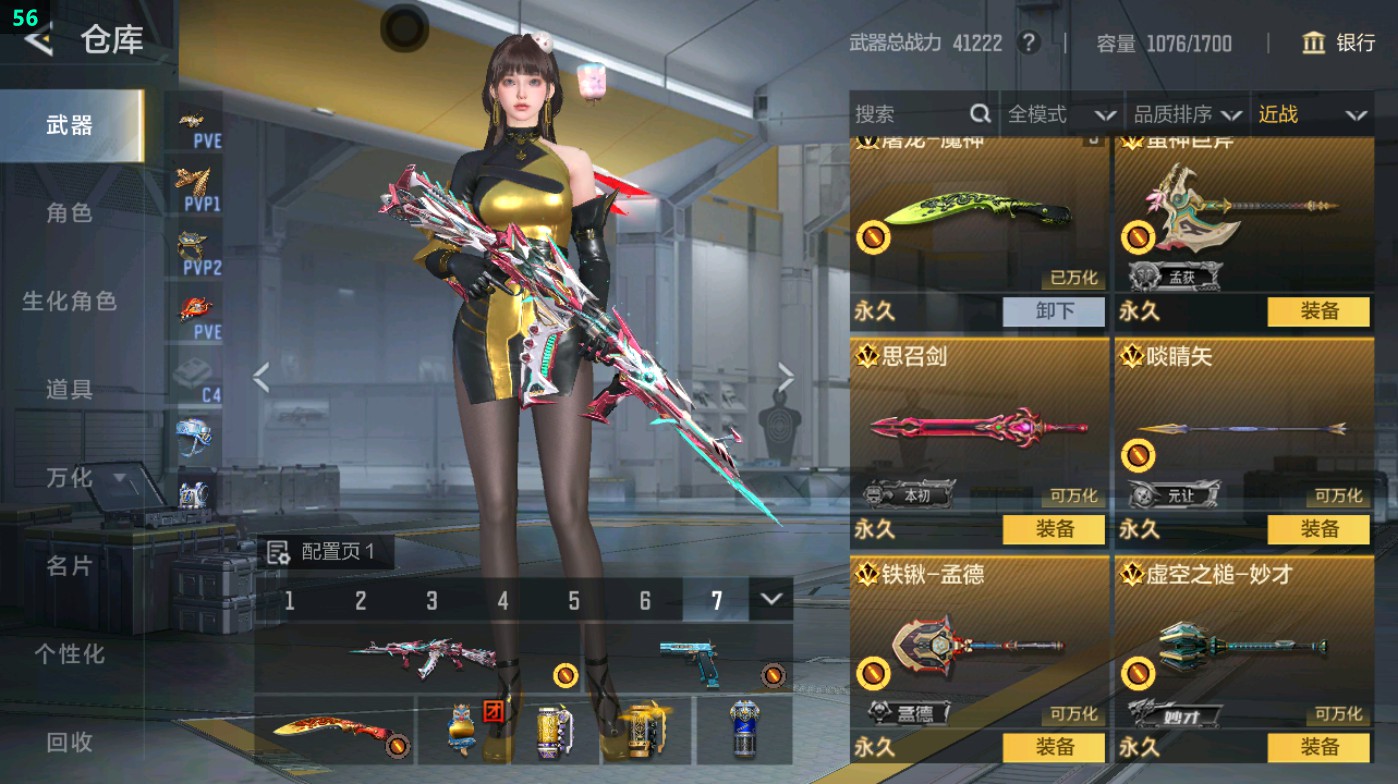Open the 品质排序 quality sort dropdown
The height and width of the screenshot is (784, 1398).
(x=1189, y=114)
